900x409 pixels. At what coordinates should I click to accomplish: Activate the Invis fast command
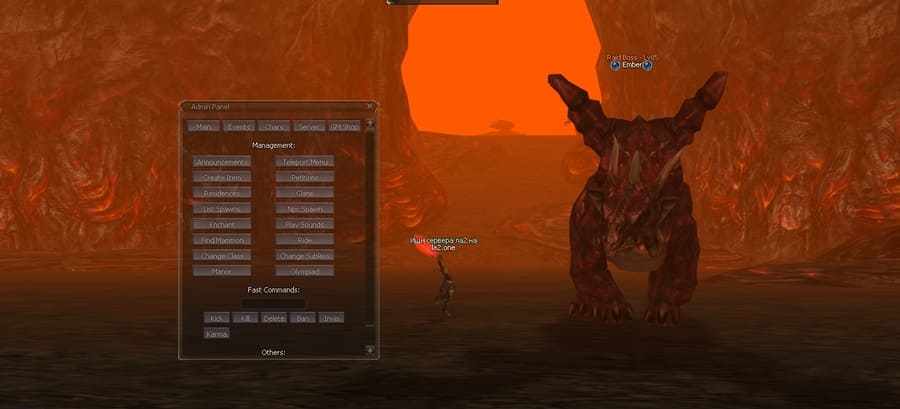click(332, 318)
